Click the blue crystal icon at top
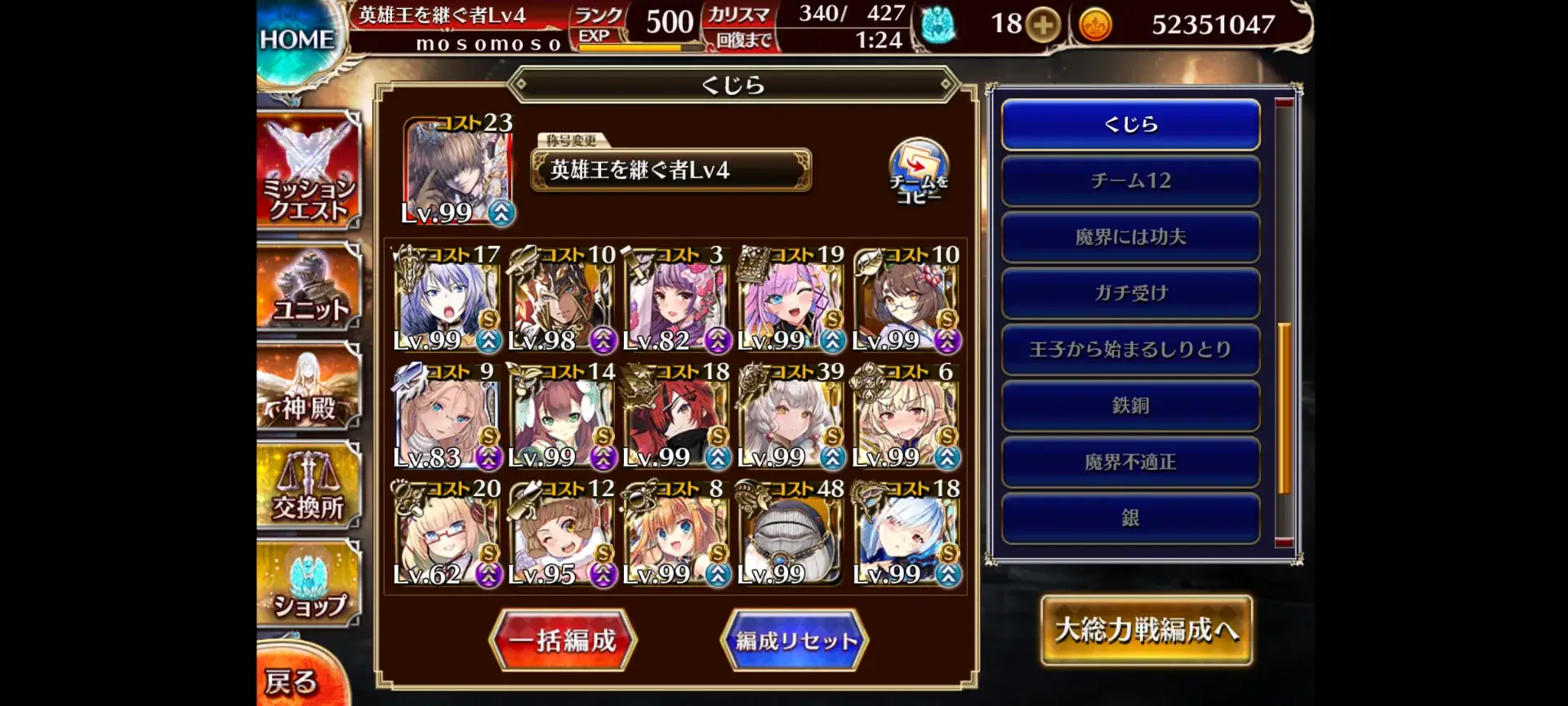Image resolution: width=1568 pixels, height=706 pixels. click(939, 25)
